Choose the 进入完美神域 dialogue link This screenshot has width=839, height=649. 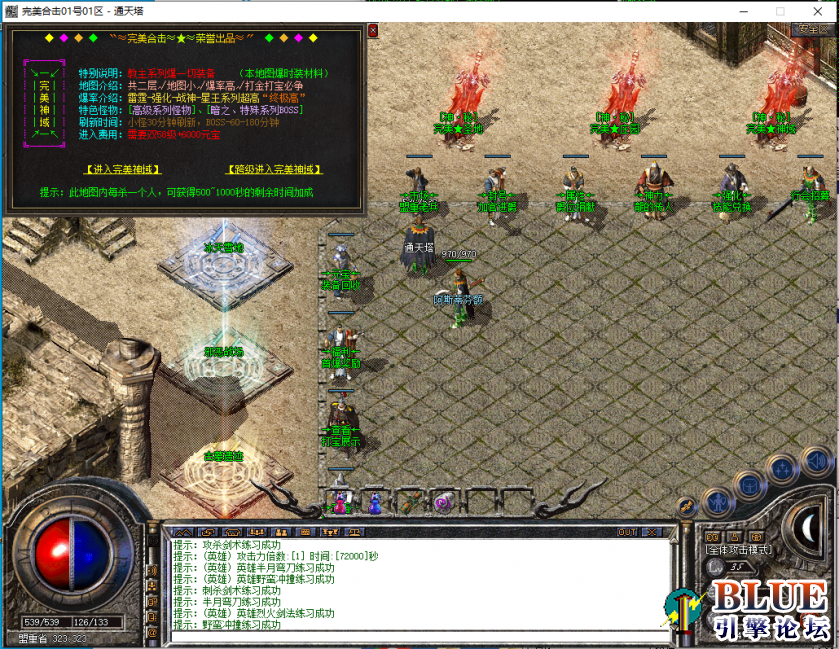coord(123,169)
